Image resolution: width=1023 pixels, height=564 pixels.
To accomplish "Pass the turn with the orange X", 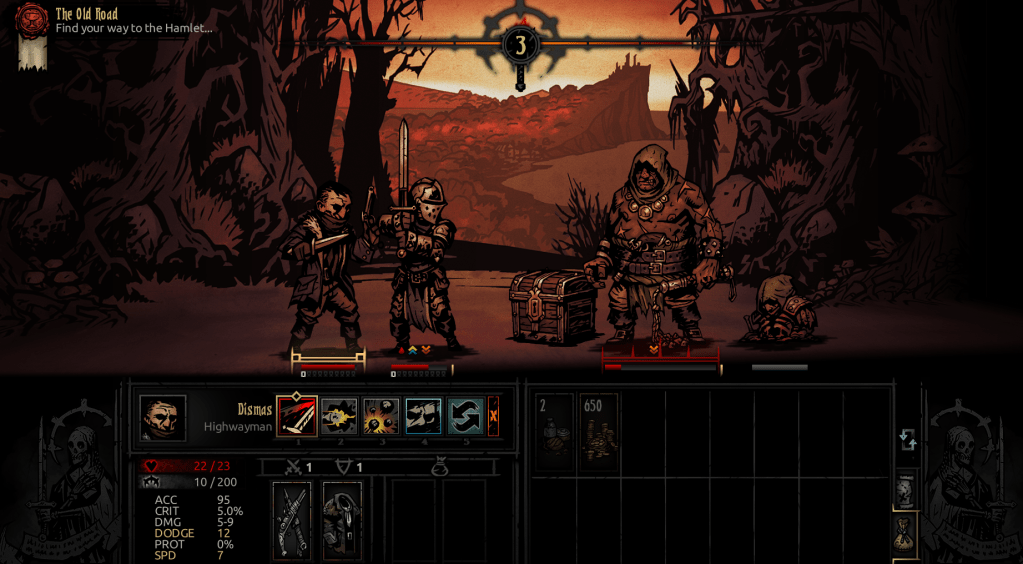I will pos(493,416).
